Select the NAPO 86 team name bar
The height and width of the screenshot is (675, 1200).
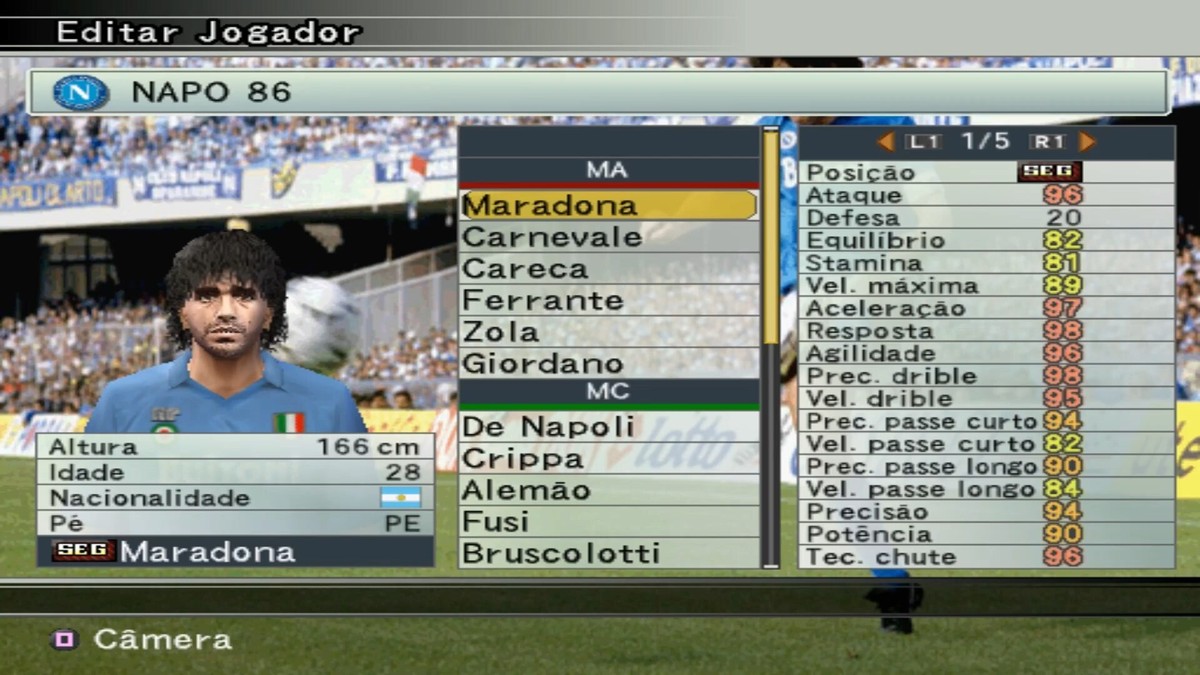(598, 92)
